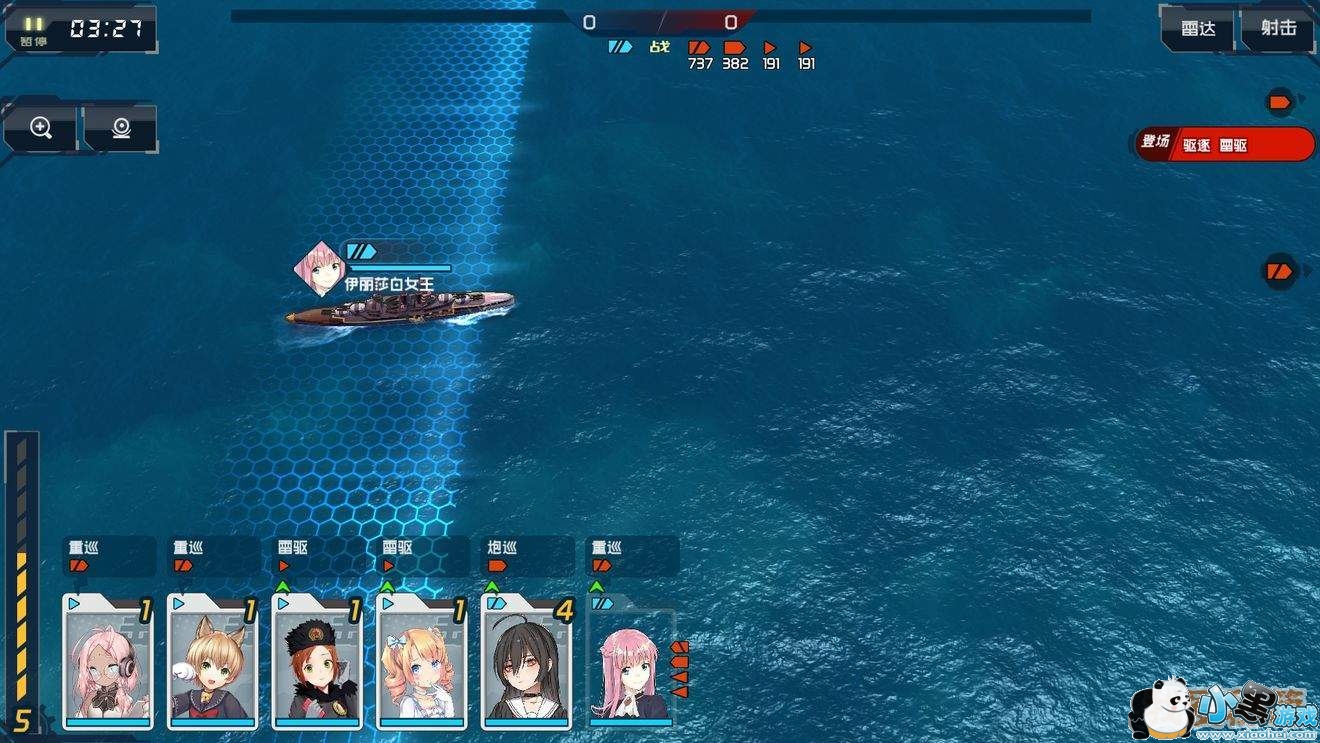Screen dimensions: 1320x743
Task: Select the pink-haired headphones girl card
Action: point(108,662)
